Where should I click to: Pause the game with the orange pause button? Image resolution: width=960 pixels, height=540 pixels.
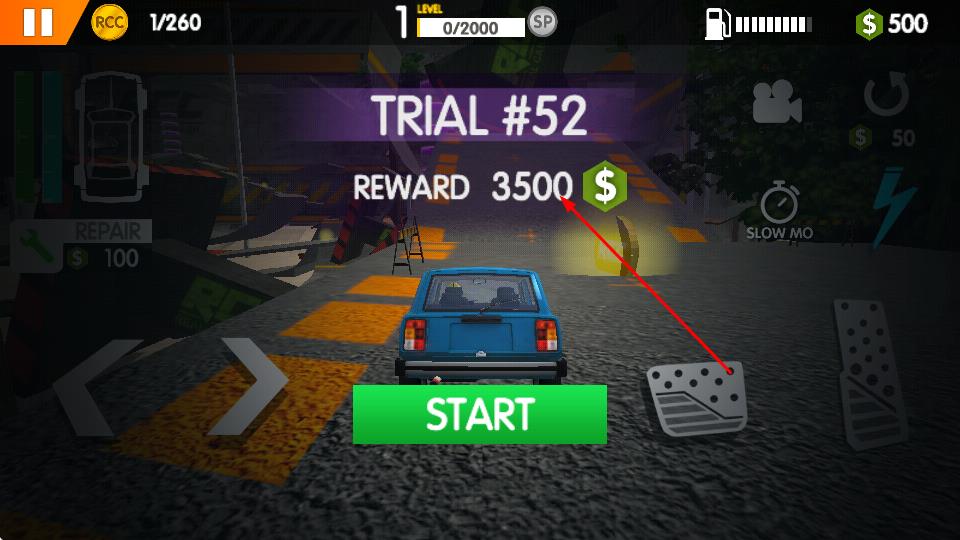[37, 22]
